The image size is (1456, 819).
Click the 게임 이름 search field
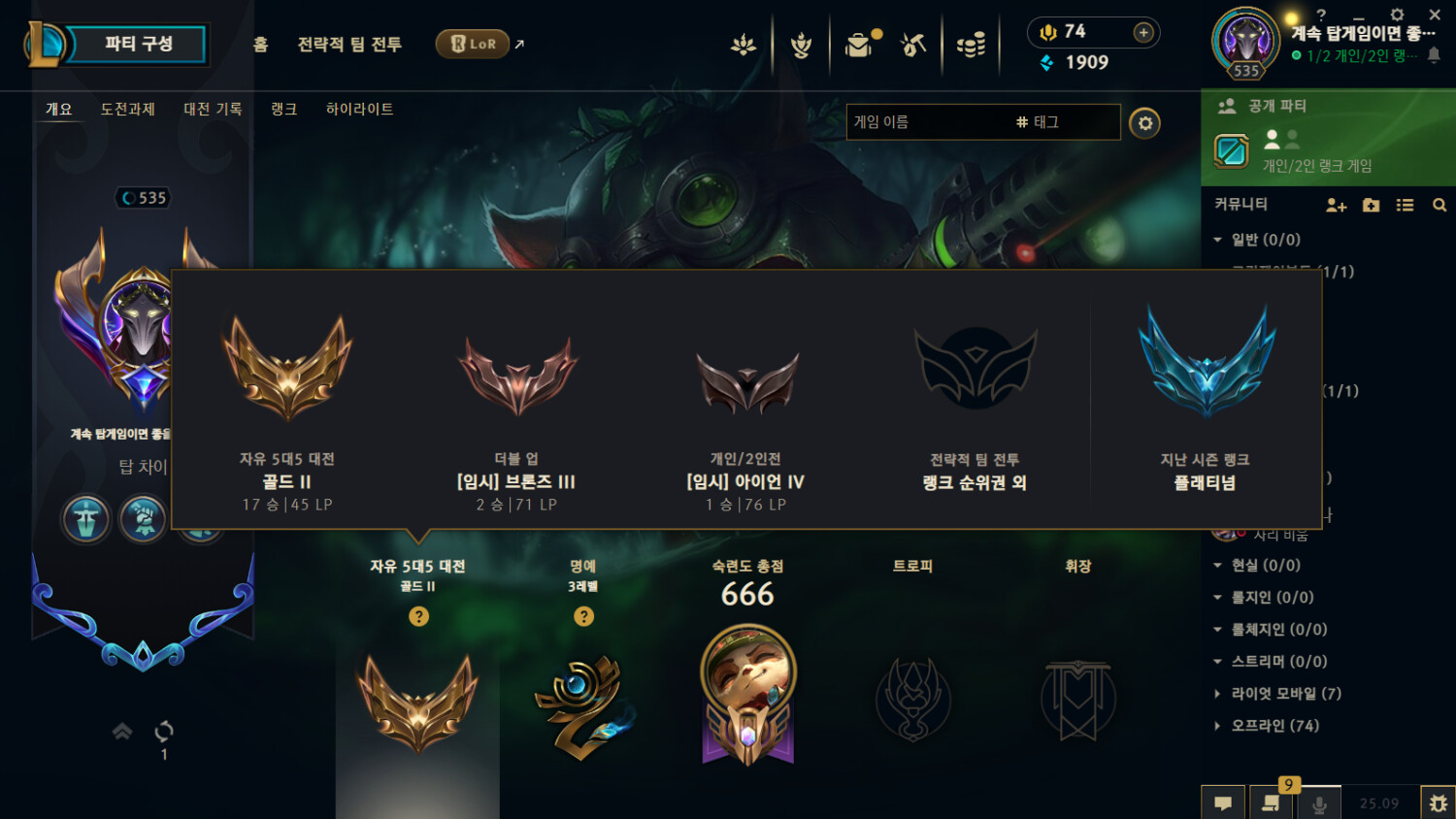927,122
